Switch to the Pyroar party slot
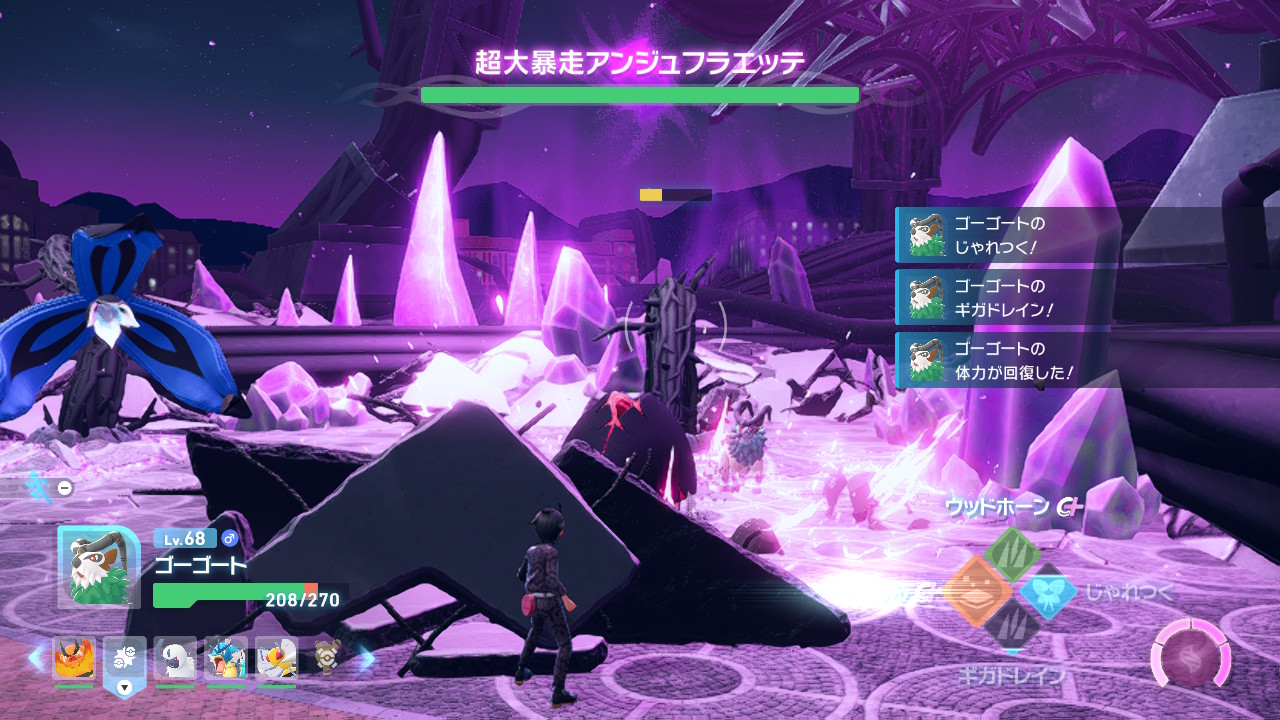The width and height of the screenshot is (1280, 720). pyautogui.click(x=75, y=659)
